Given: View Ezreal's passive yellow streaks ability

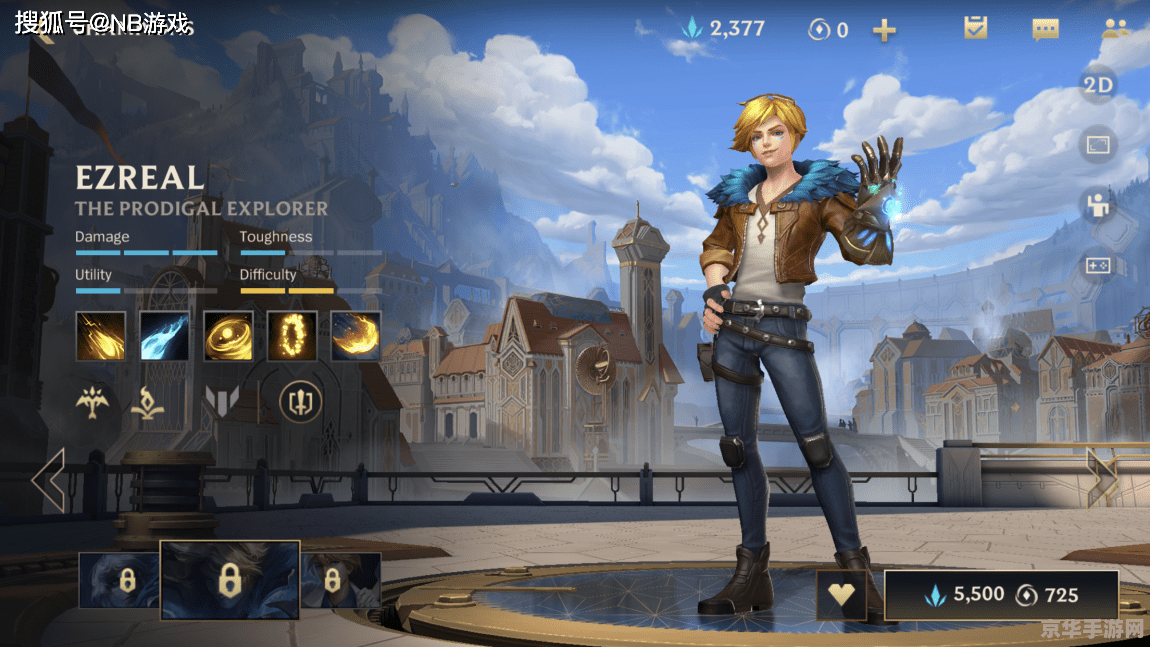Looking at the screenshot, I should click(x=101, y=336).
